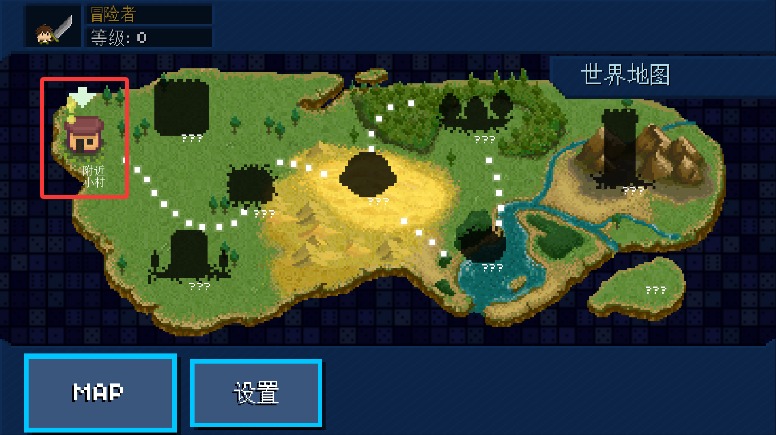The width and height of the screenshot is (776, 435).
Task: Open the MAP button
Action: tap(100, 392)
